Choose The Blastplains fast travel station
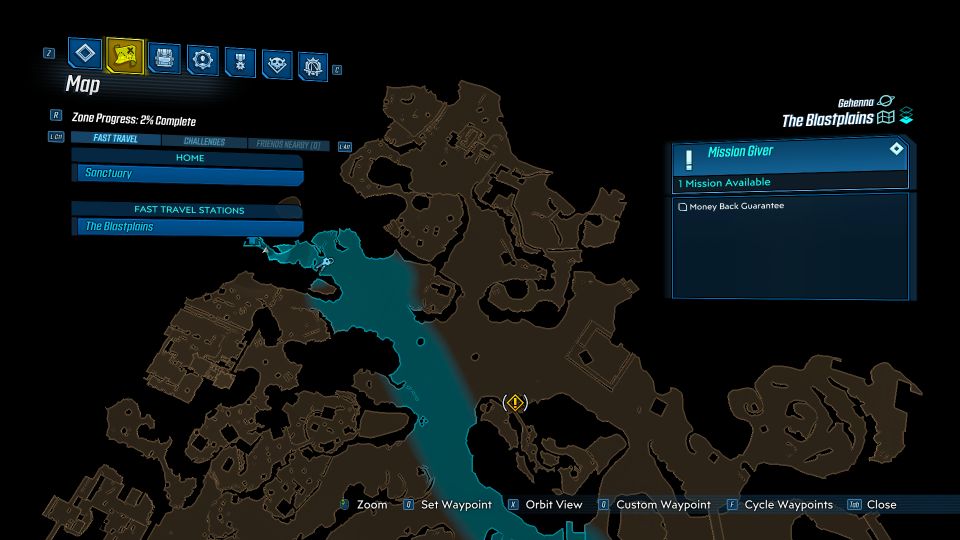Image resolution: width=960 pixels, height=540 pixels. pos(189,227)
